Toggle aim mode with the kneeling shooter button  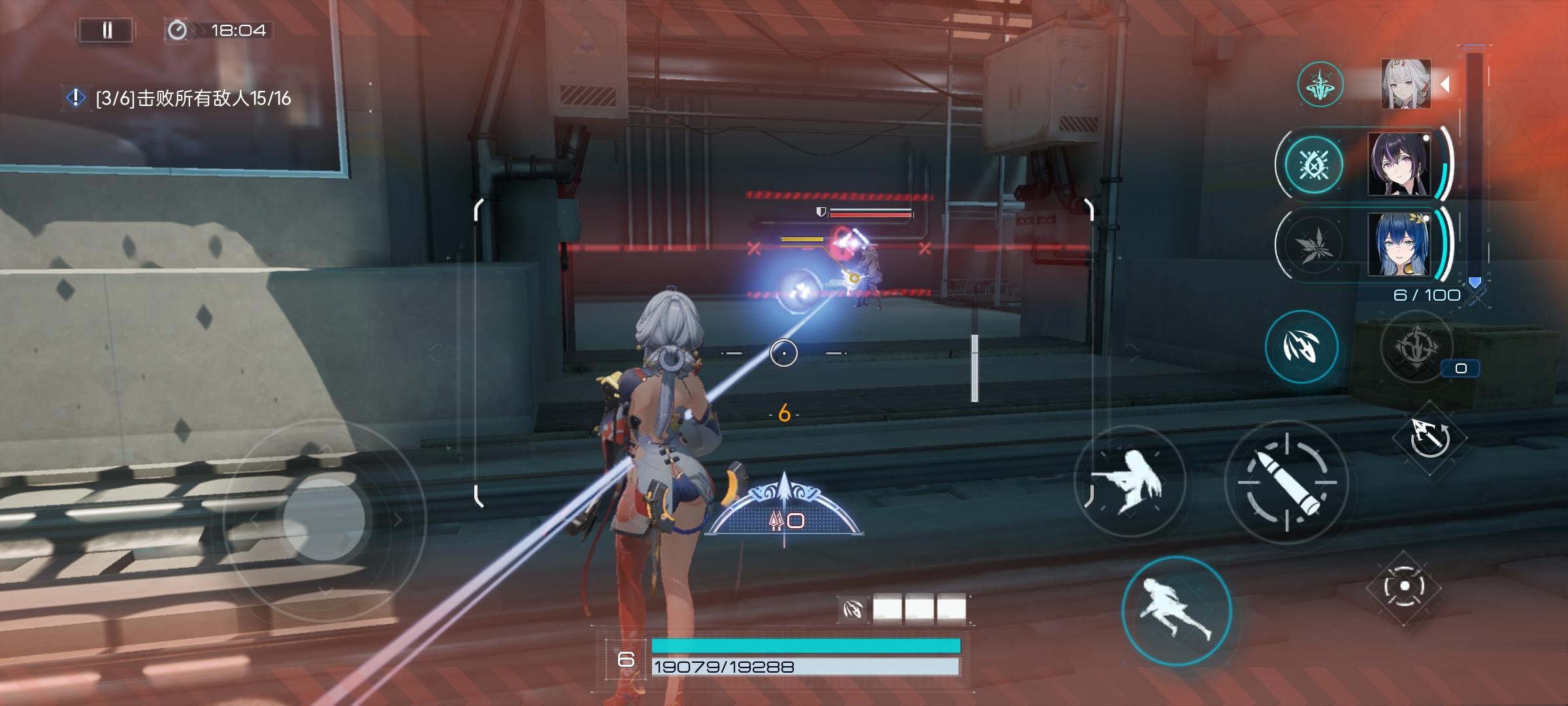(x=1130, y=482)
